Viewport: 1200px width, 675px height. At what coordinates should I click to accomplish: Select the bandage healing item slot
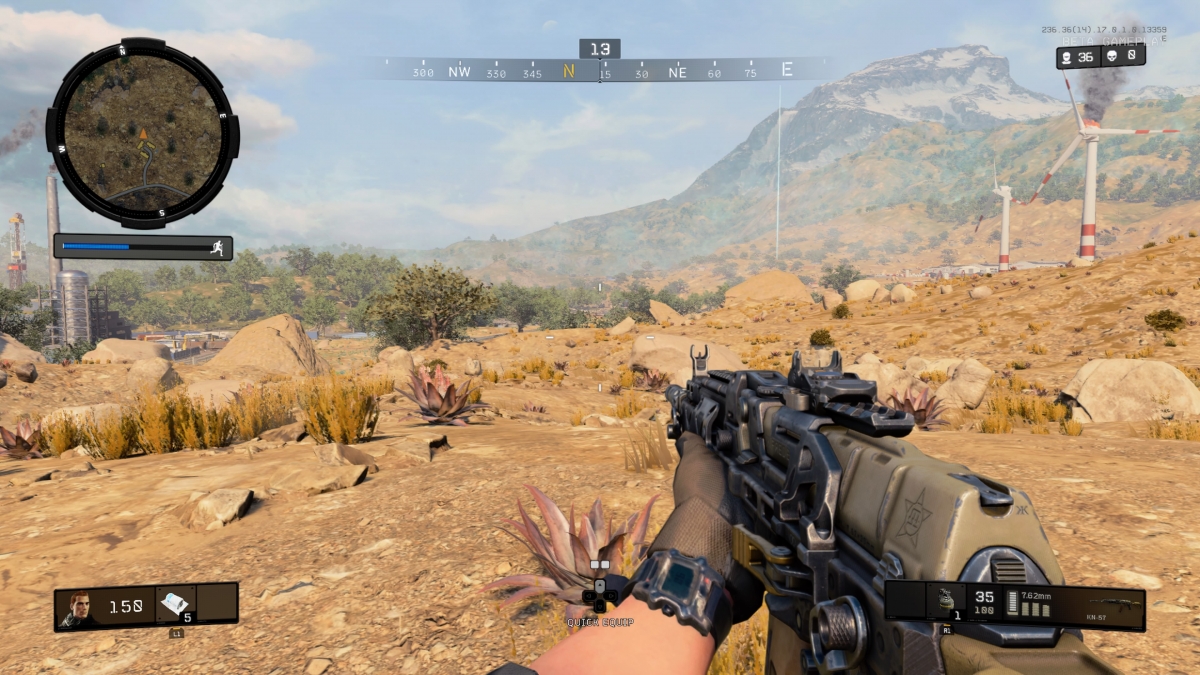174,603
